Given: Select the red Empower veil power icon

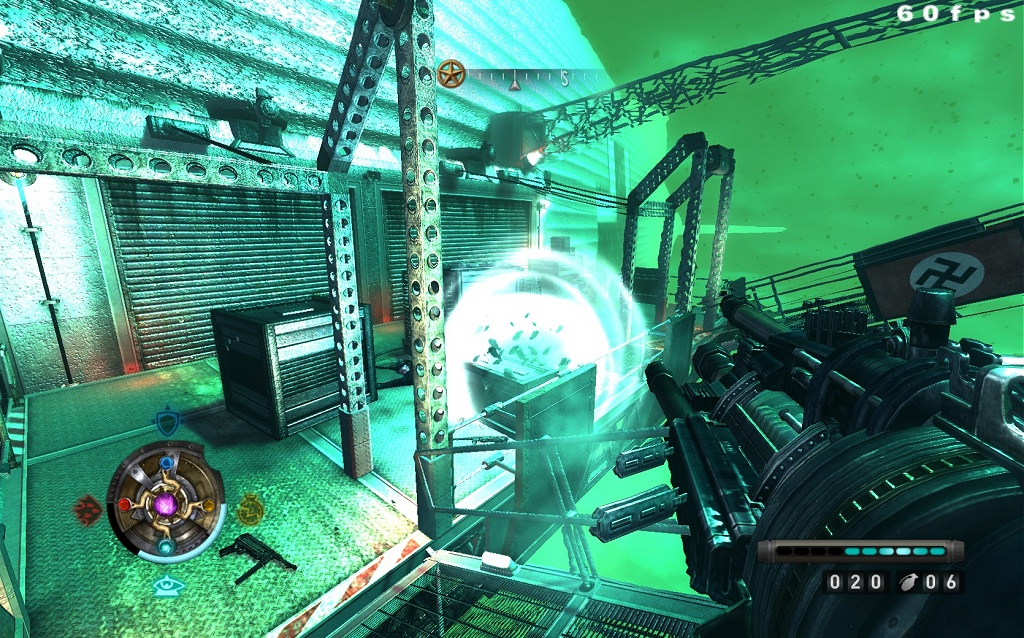Looking at the screenshot, I should pyautogui.click(x=87, y=509).
